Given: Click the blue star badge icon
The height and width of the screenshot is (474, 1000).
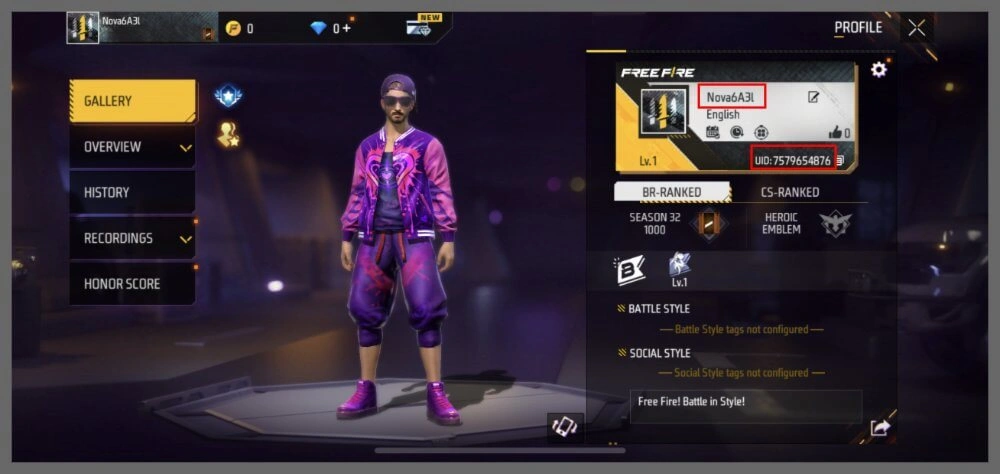Looking at the screenshot, I should [228, 97].
